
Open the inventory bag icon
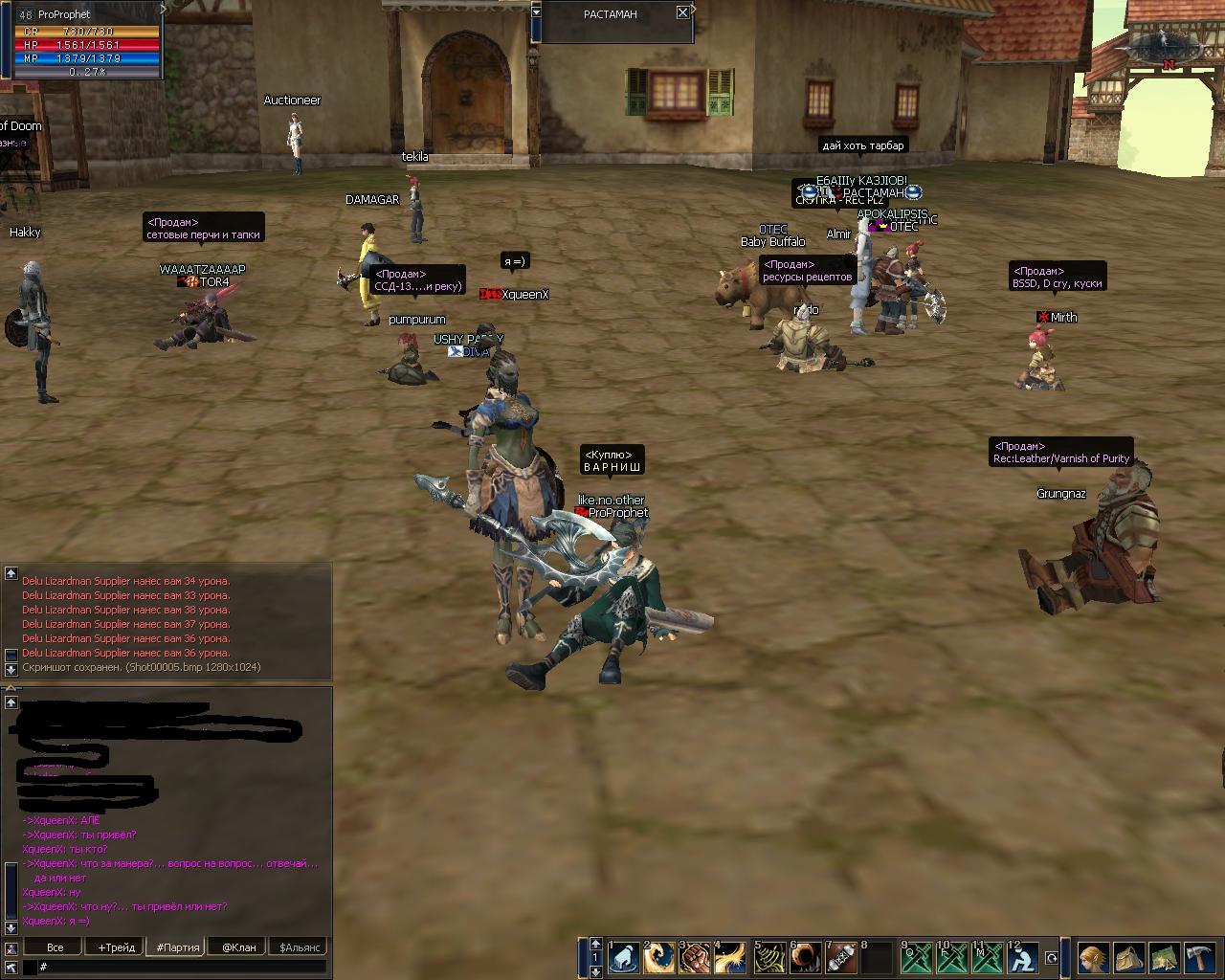1128,957
